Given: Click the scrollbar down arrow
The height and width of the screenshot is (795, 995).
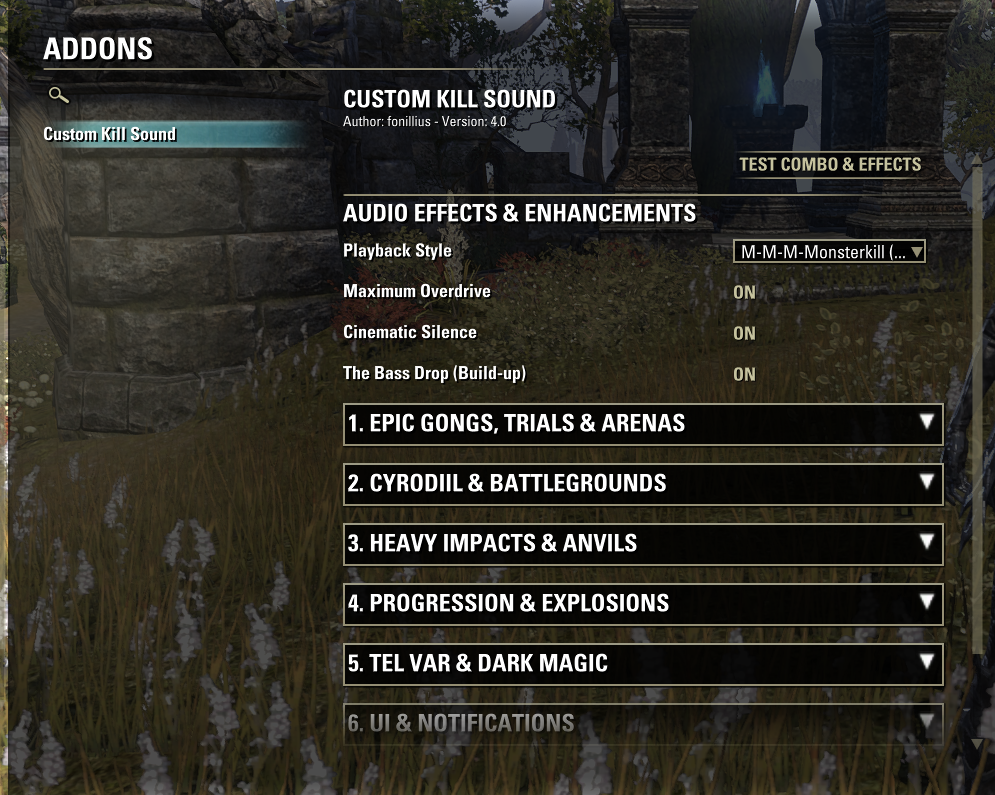Looking at the screenshot, I should click(x=977, y=744).
